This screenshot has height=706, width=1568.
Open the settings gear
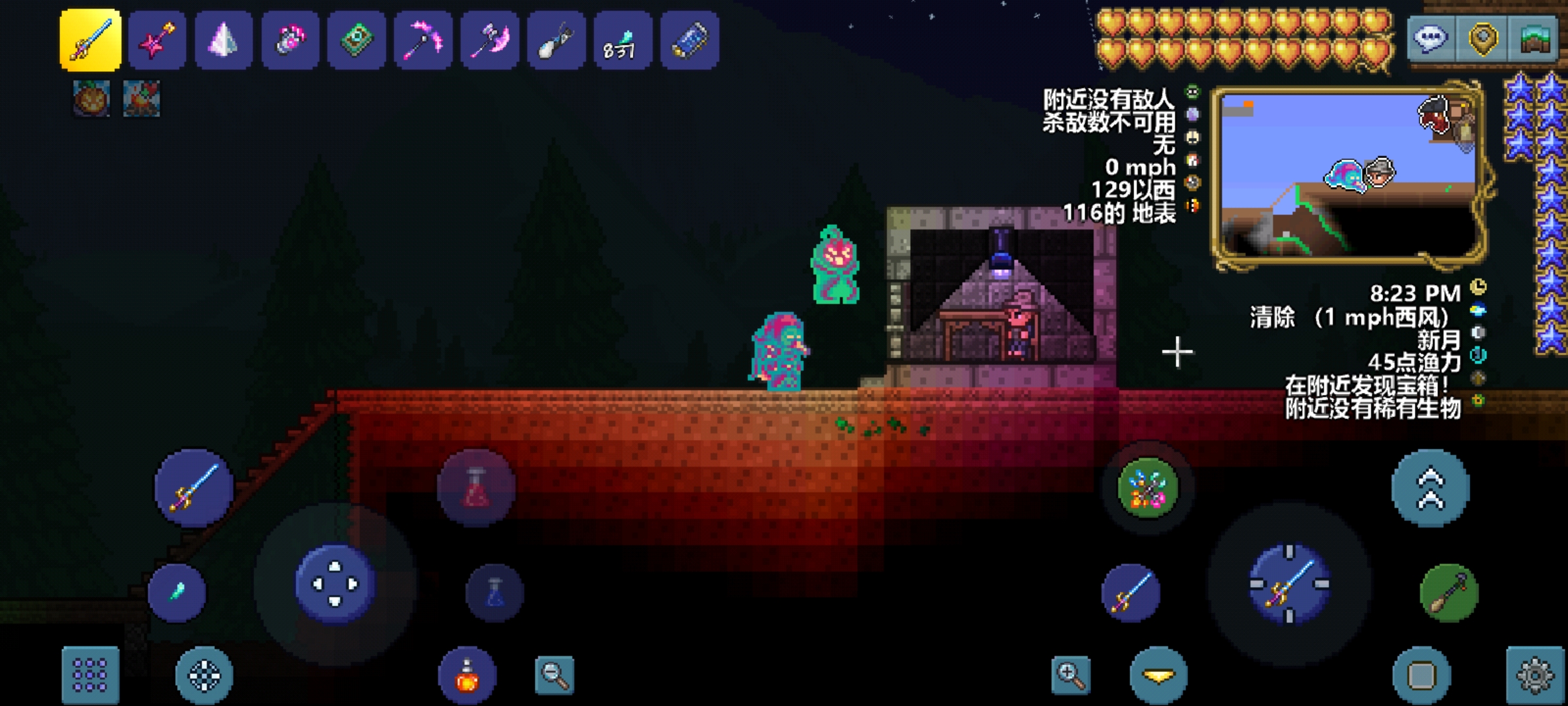(1535, 675)
